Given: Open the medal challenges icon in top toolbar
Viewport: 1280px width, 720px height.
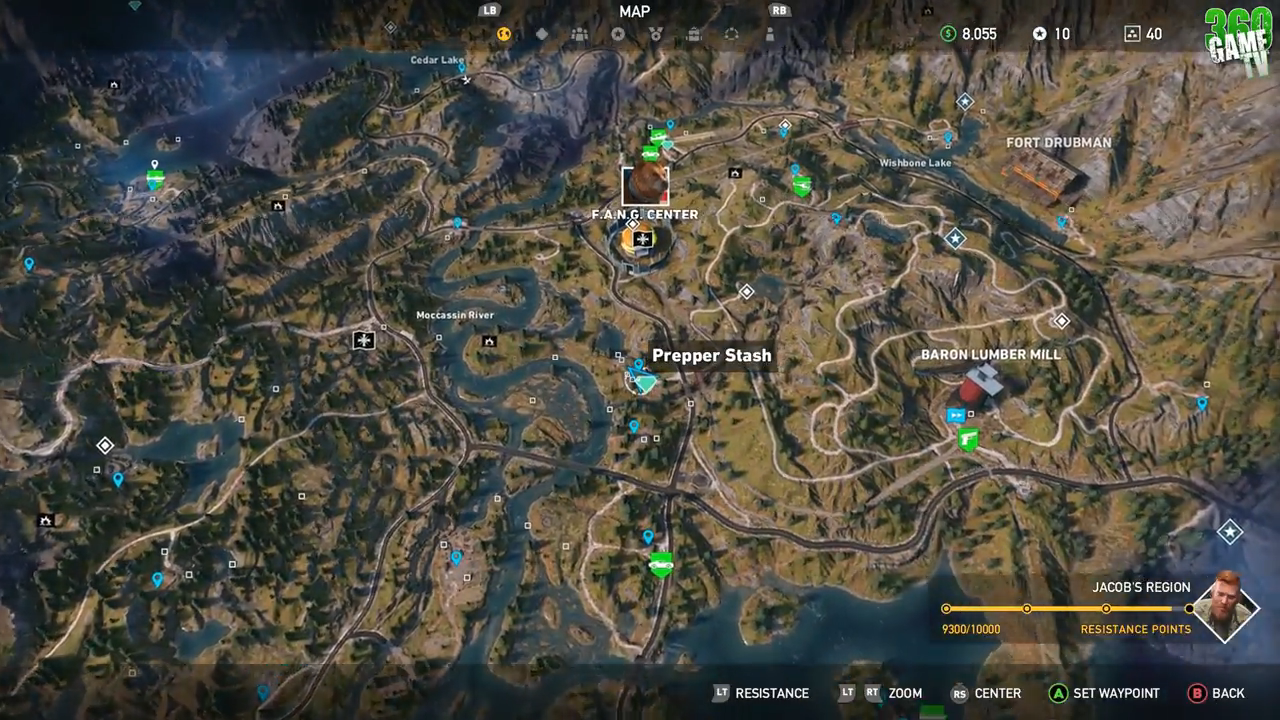Looking at the screenshot, I should [x=657, y=33].
